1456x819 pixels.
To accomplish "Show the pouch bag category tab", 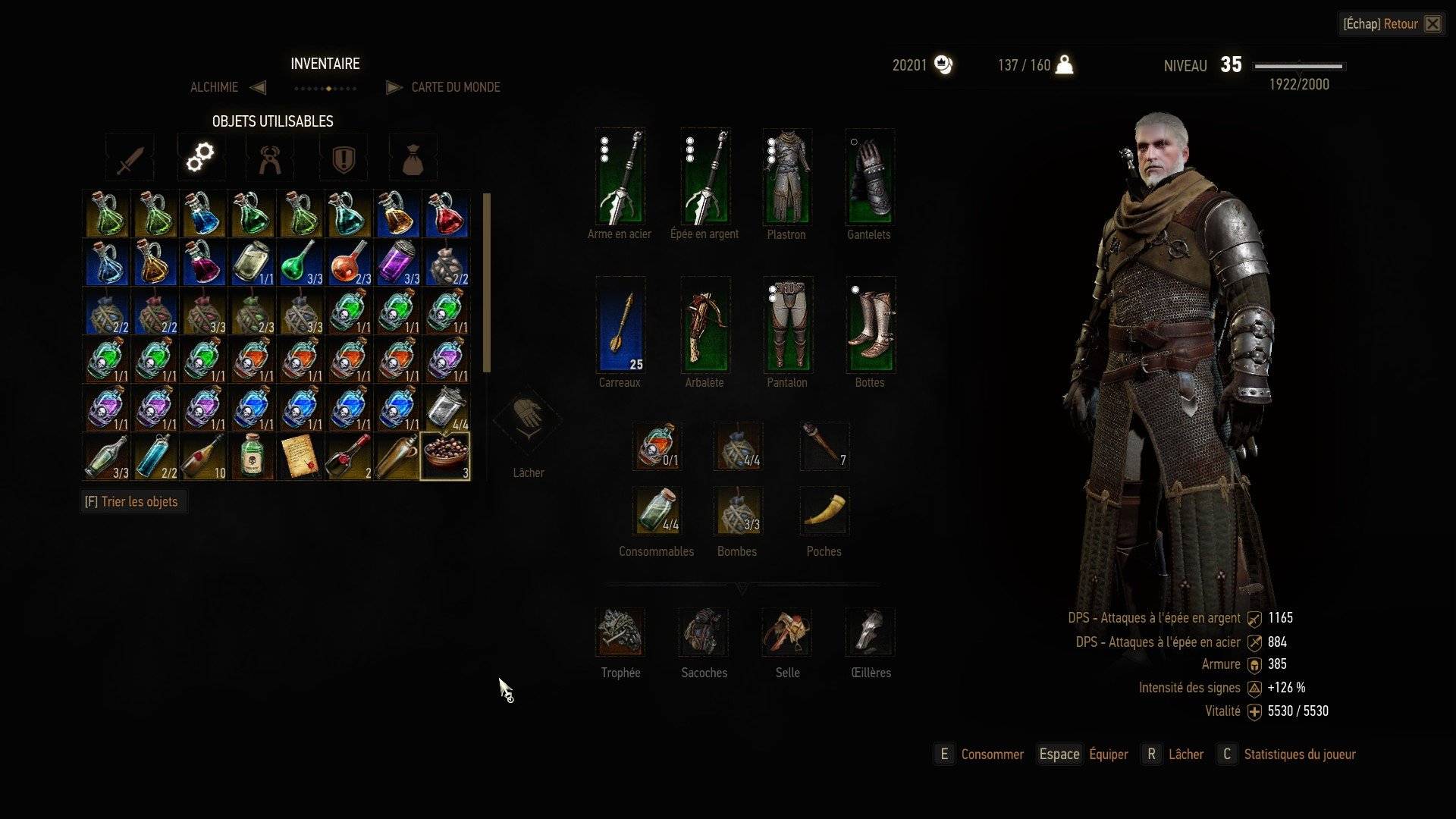I will [413, 158].
